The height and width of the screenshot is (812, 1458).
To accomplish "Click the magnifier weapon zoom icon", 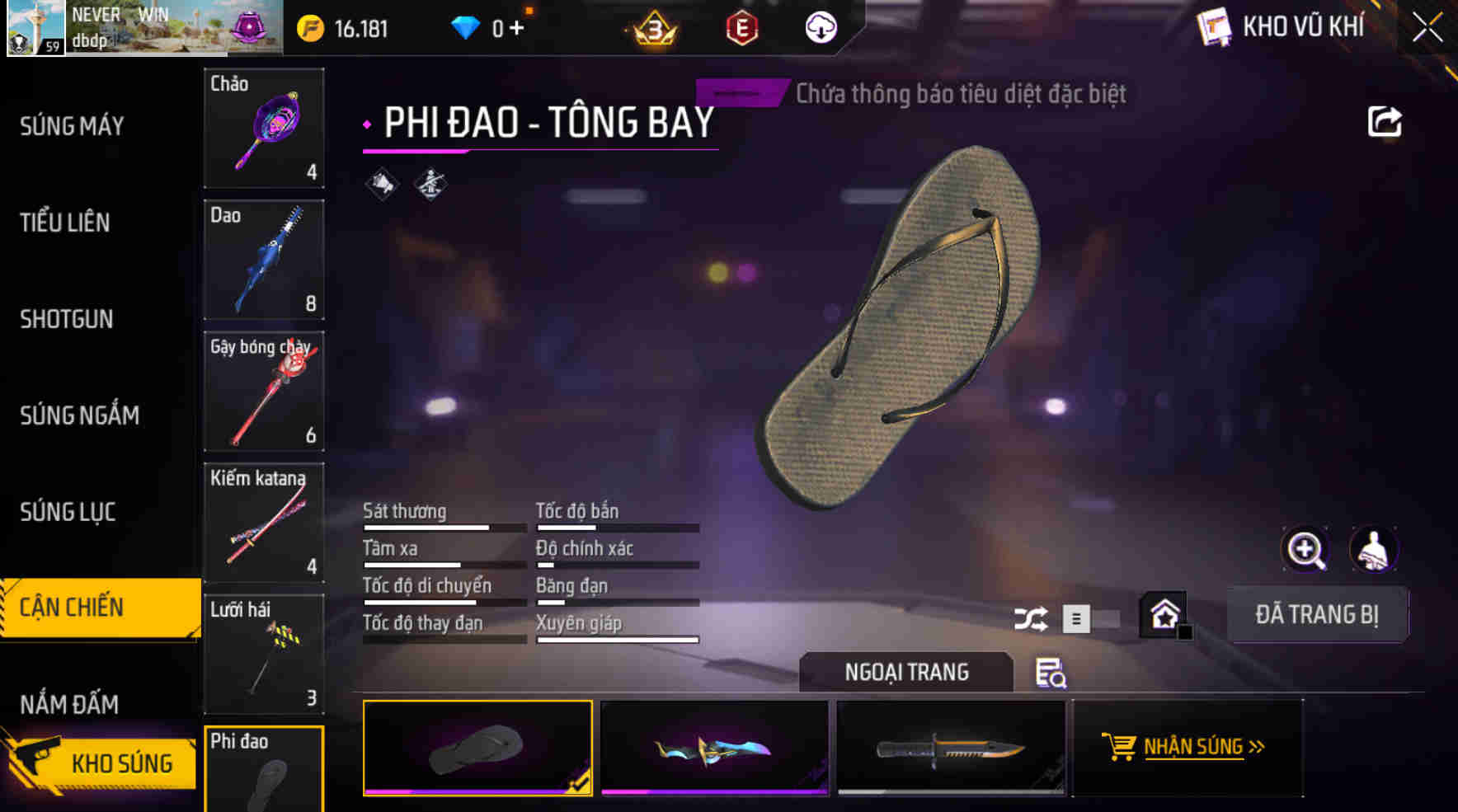I will point(1305,550).
